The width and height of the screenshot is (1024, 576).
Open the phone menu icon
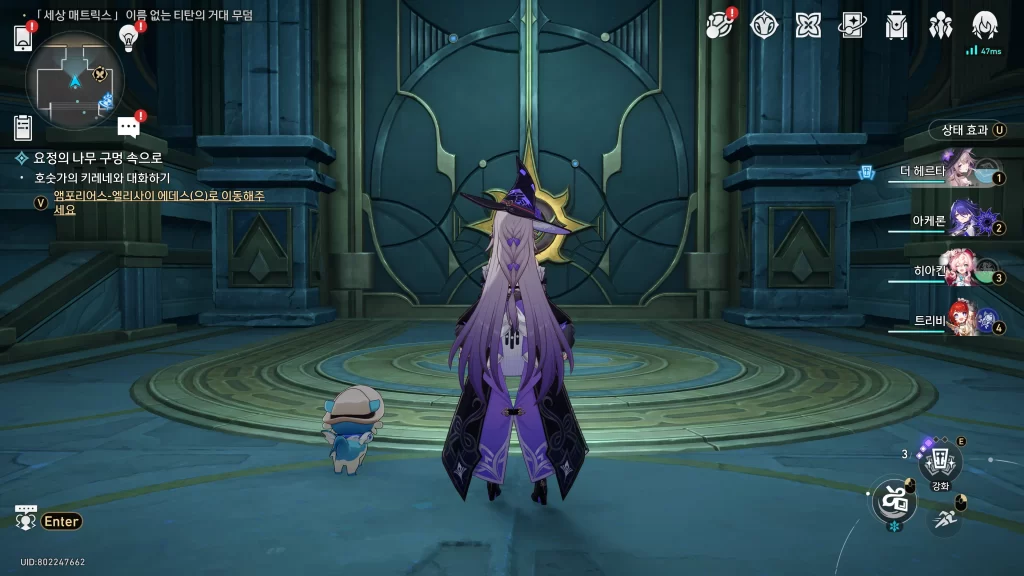pyautogui.click(x=23, y=38)
